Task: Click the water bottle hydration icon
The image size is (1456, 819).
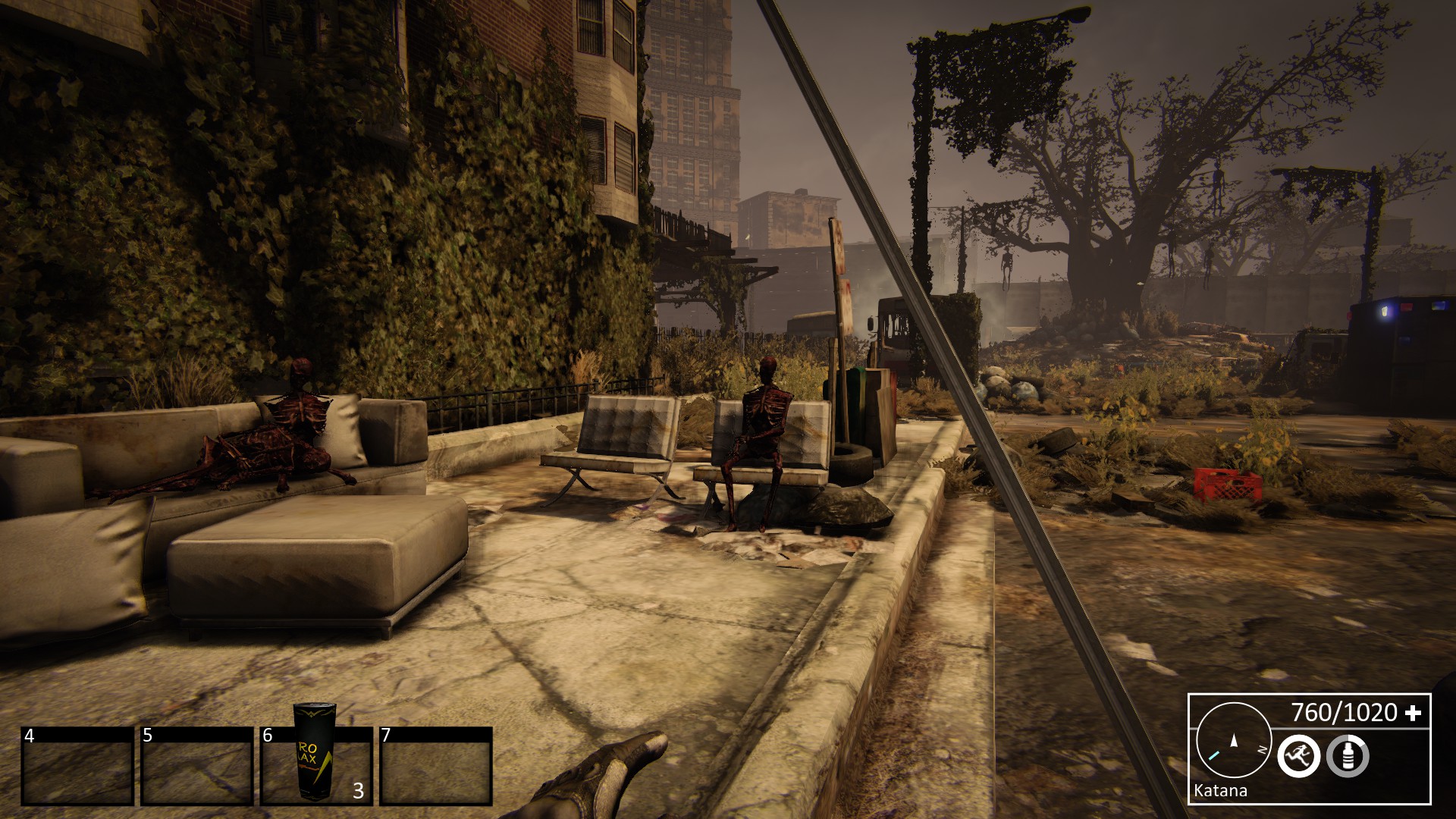Action: (1348, 755)
